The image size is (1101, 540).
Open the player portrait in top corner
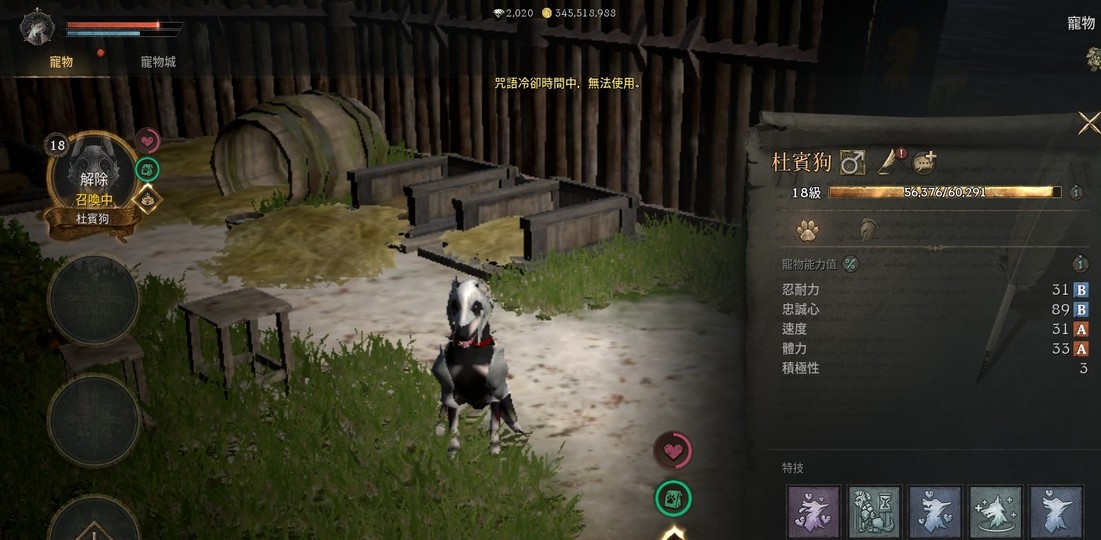[x=38, y=27]
